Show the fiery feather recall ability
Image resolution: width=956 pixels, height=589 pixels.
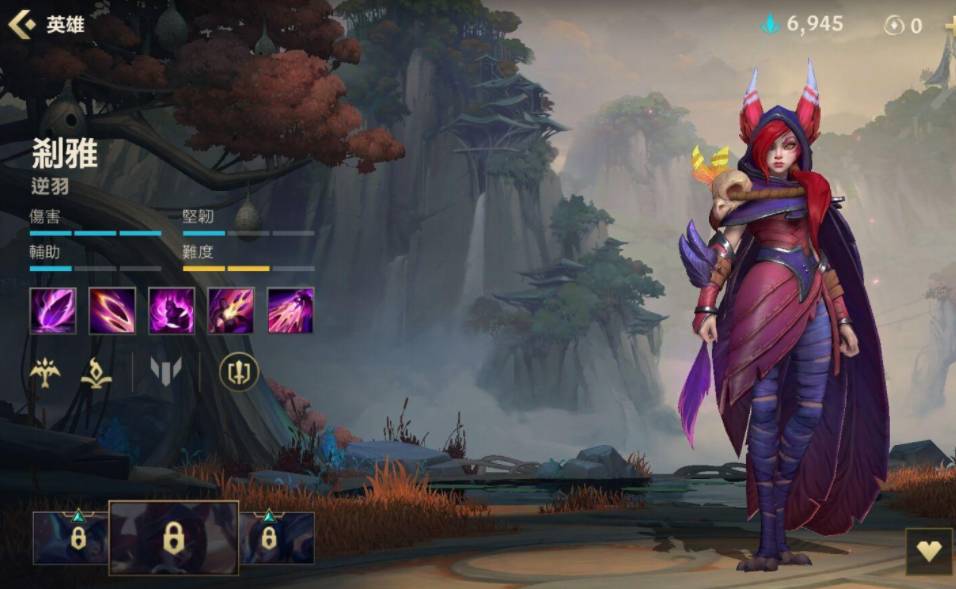click(231, 310)
